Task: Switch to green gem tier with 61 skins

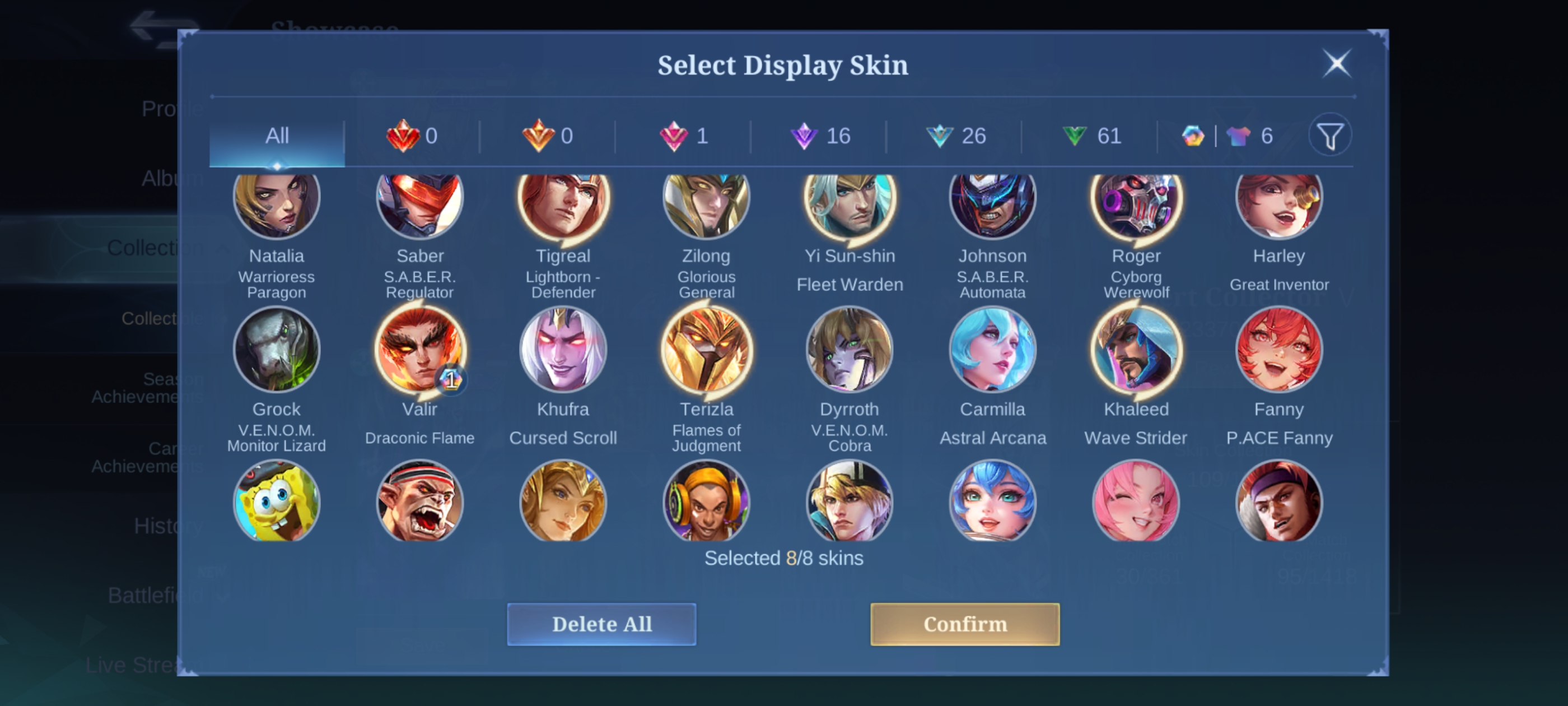Action: (x=1091, y=136)
